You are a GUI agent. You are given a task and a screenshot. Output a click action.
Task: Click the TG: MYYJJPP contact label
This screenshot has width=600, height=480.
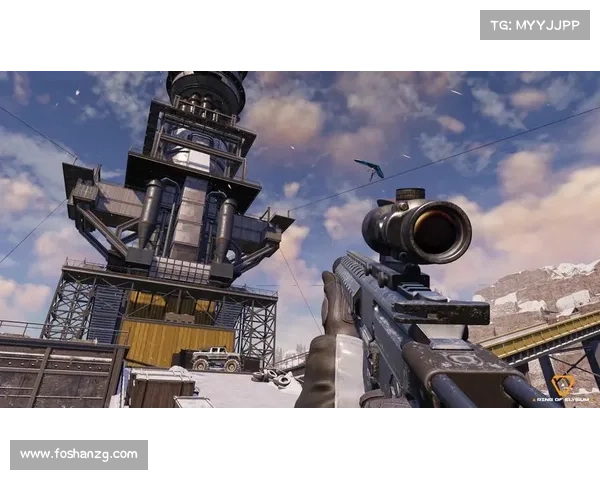[535, 24]
